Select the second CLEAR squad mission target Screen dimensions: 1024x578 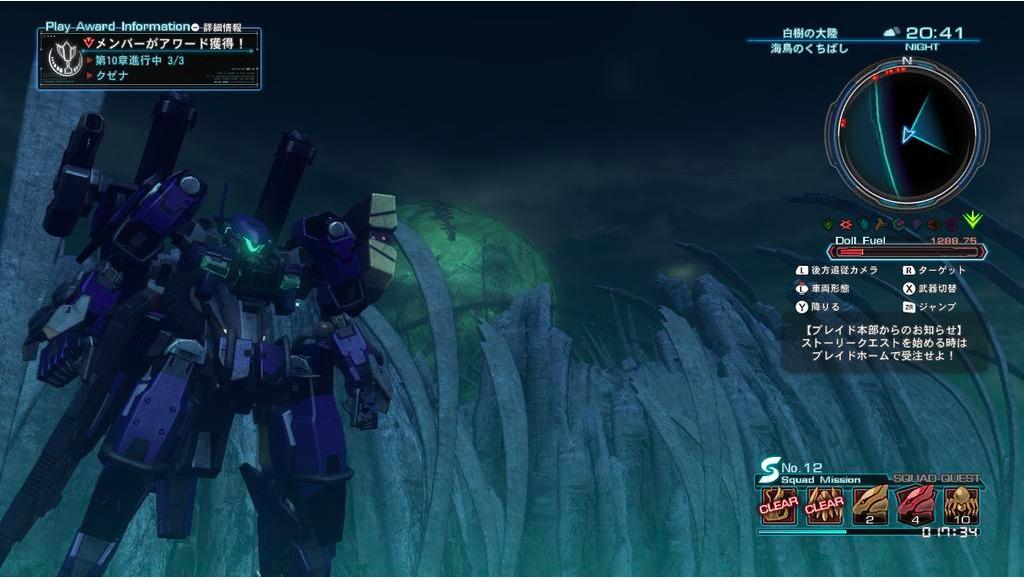click(x=824, y=506)
